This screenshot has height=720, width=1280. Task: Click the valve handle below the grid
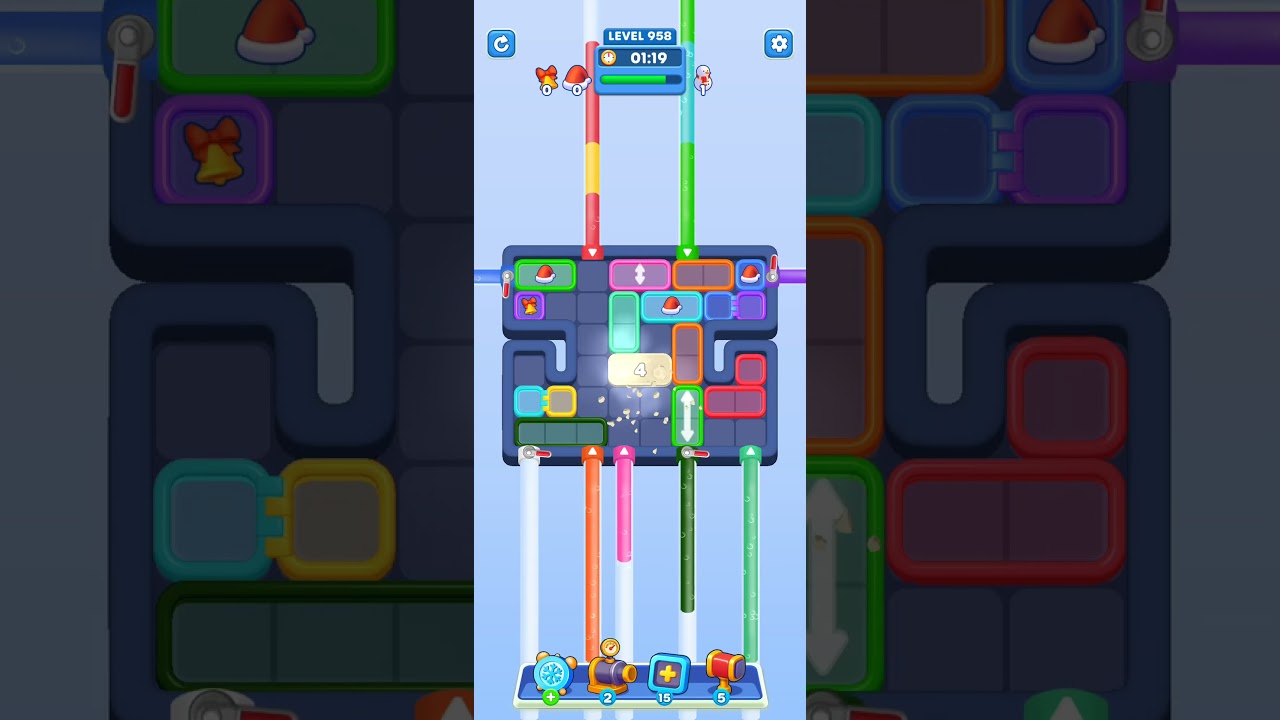pos(530,452)
